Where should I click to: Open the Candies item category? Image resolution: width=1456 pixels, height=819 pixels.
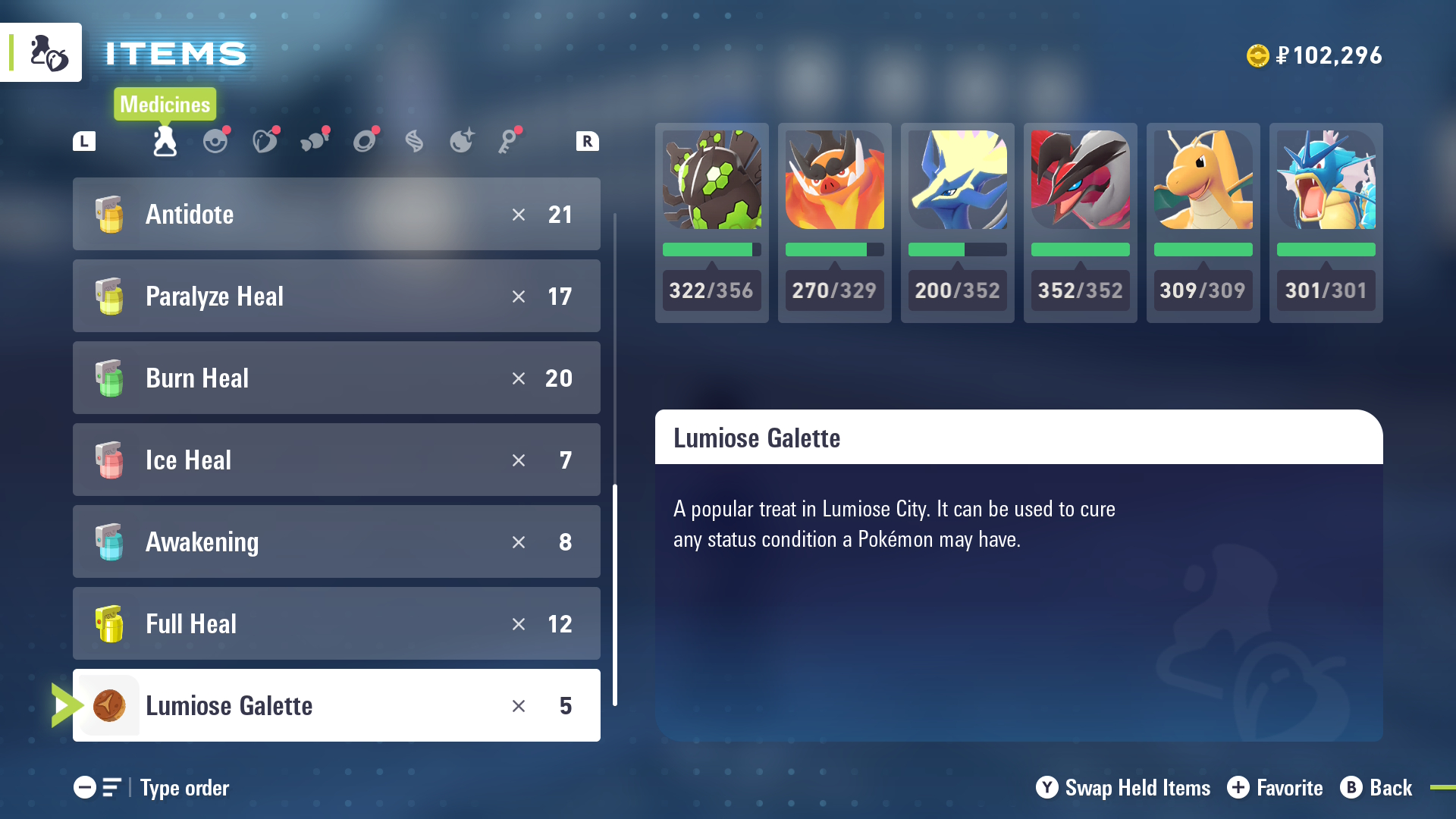tap(315, 142)
